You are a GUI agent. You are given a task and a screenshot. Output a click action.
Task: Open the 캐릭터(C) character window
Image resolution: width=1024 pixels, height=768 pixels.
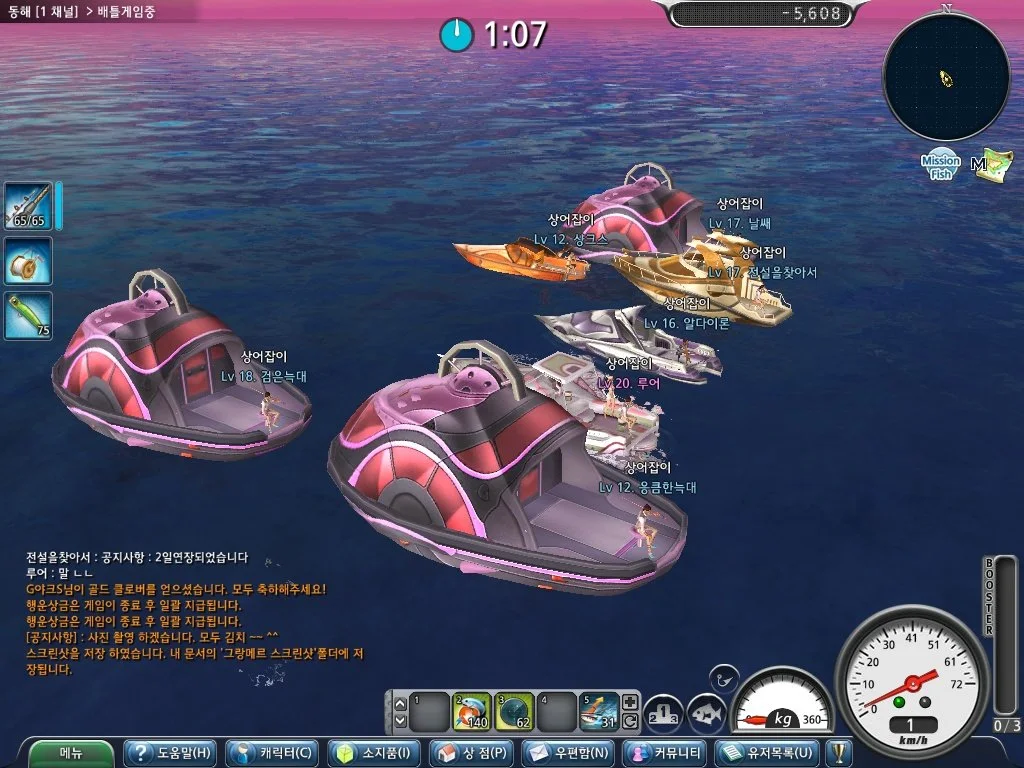270,752
